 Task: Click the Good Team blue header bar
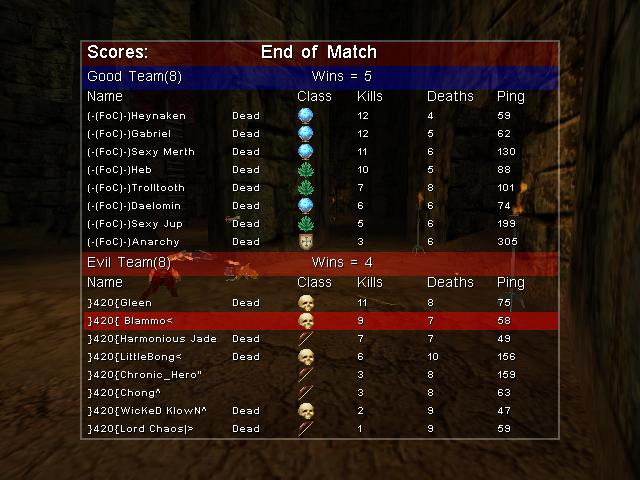tap(320, 77)
